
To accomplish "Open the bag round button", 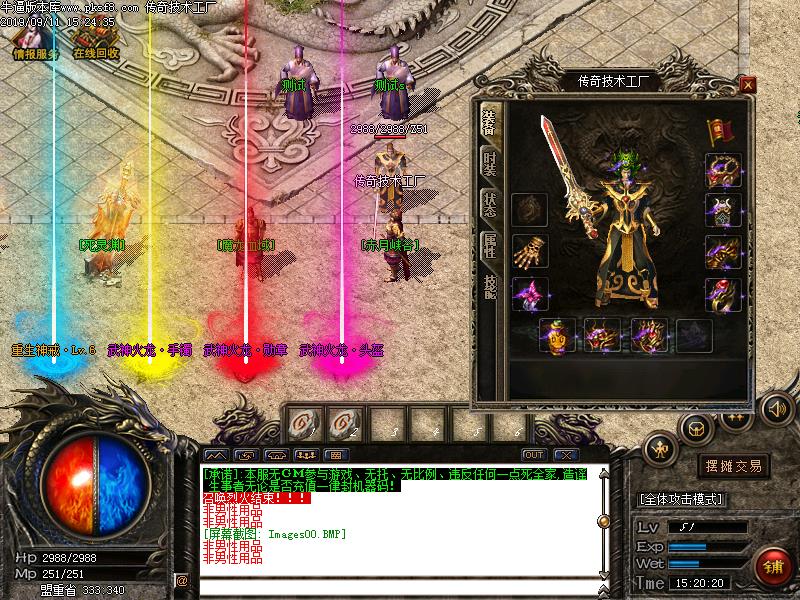I will pyautogui.click(x=696, y=427).
